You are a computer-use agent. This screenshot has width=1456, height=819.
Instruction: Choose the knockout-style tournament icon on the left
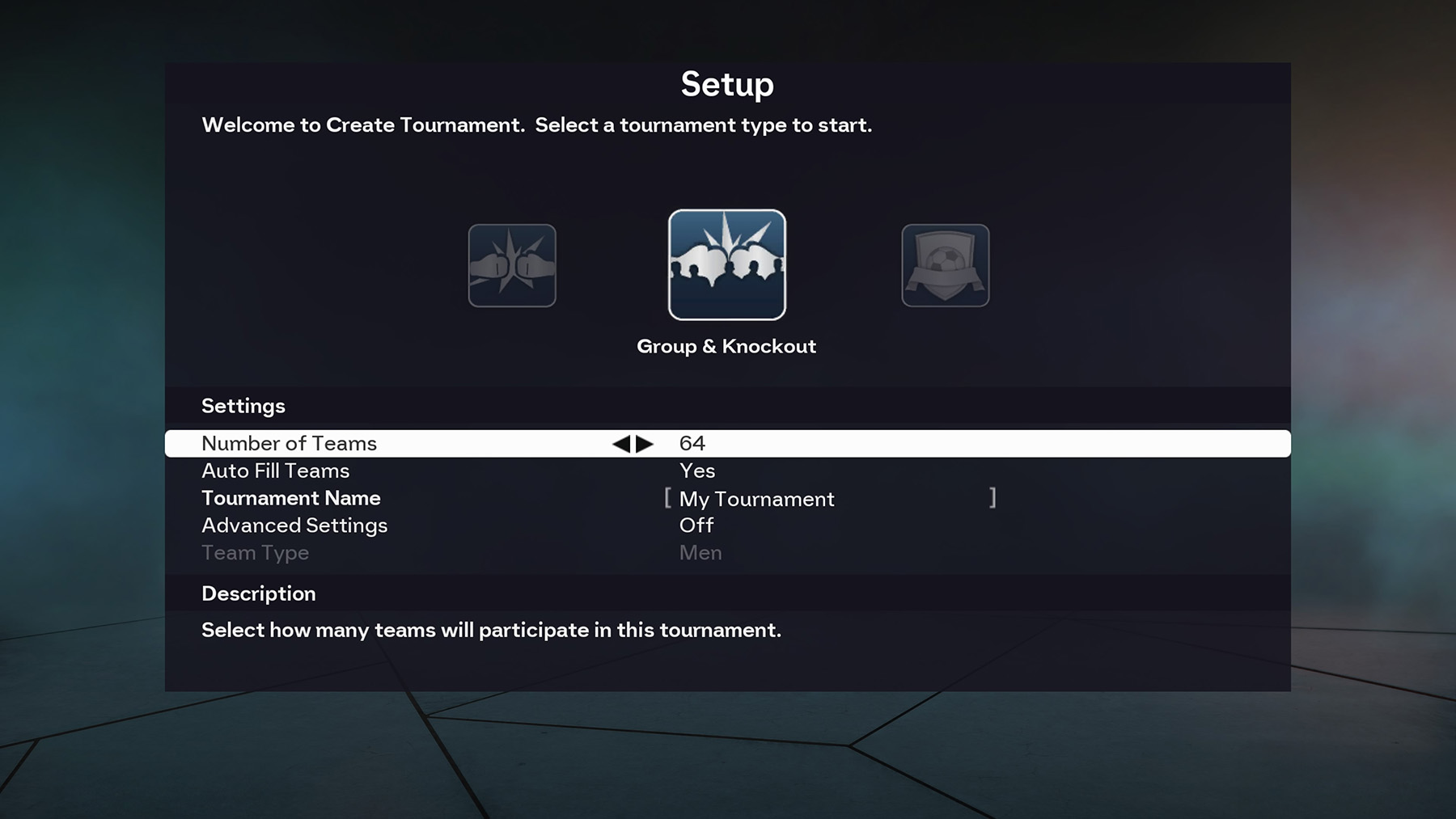pyautogui.click(x=511, y=265)
